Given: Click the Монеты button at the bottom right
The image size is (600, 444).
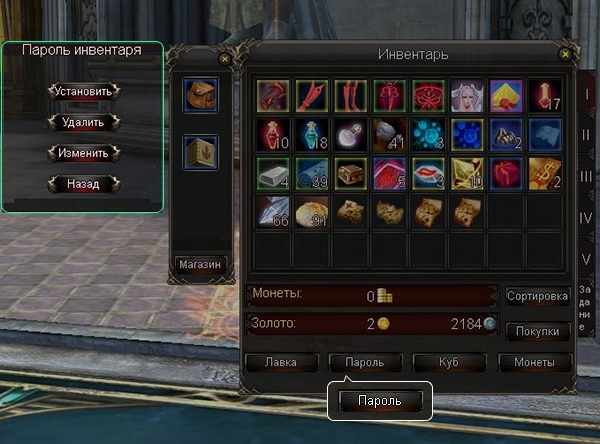Looking at the screenshot, I should pyautogui.click(x=534, y=362).
